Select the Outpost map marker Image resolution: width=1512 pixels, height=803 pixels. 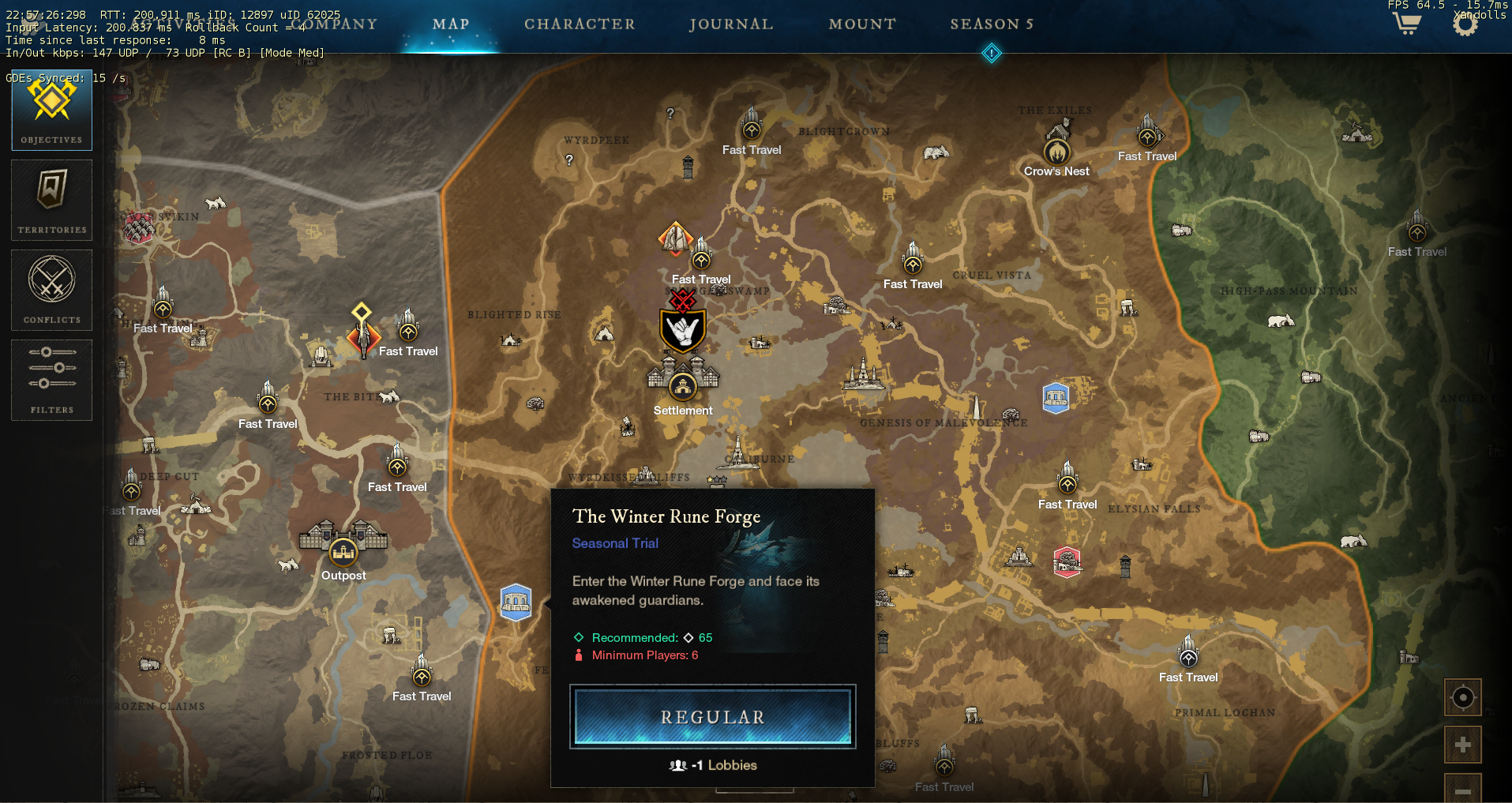pos(343,550)
